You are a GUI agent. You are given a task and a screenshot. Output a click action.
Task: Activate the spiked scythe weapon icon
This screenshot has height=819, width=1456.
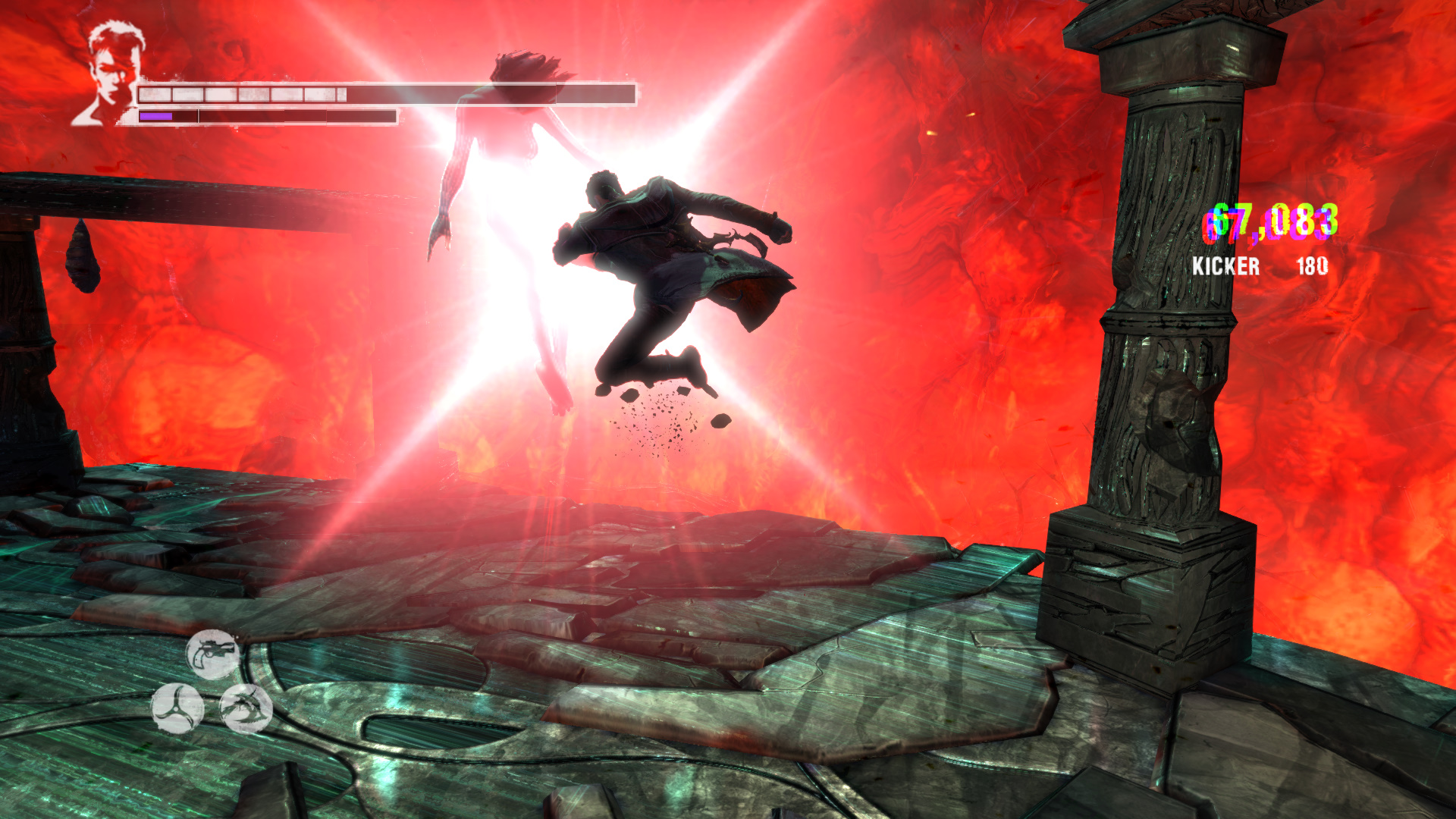246,708
